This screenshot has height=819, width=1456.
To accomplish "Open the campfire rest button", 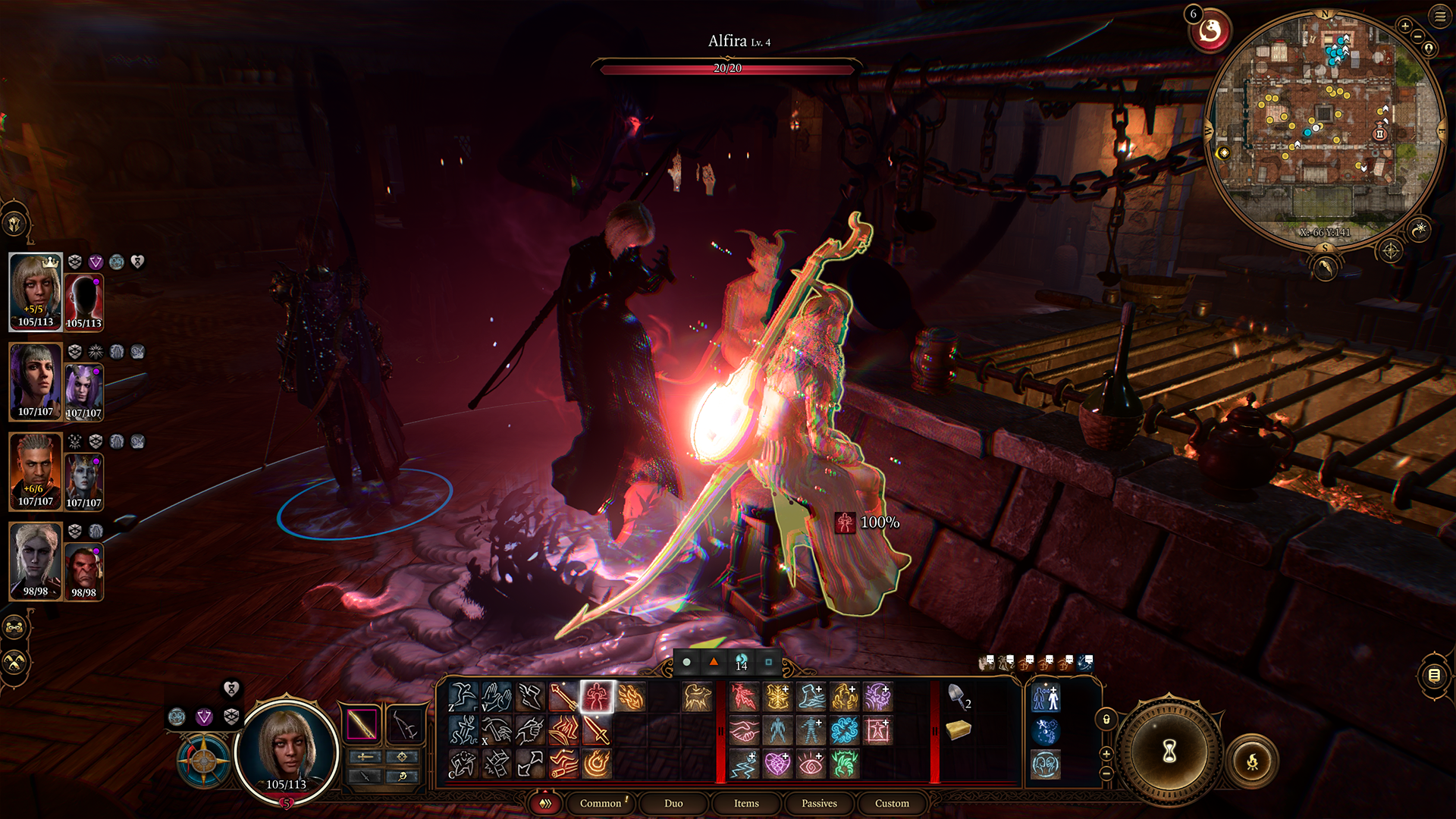I will [x=1252, y=761].
